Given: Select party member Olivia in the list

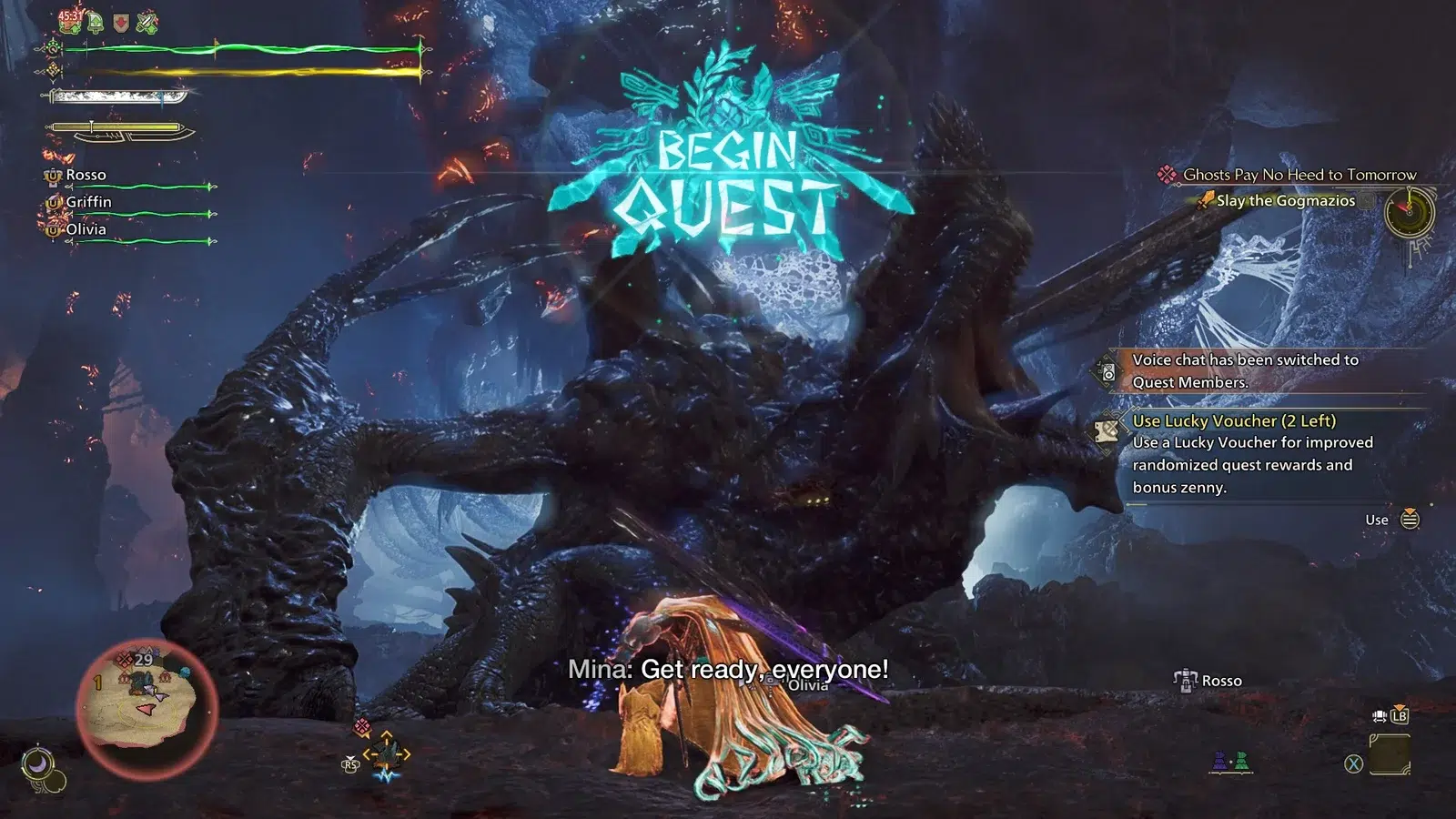Looking at the screenshot, I should pyautogui.click(x=86, y=229).
